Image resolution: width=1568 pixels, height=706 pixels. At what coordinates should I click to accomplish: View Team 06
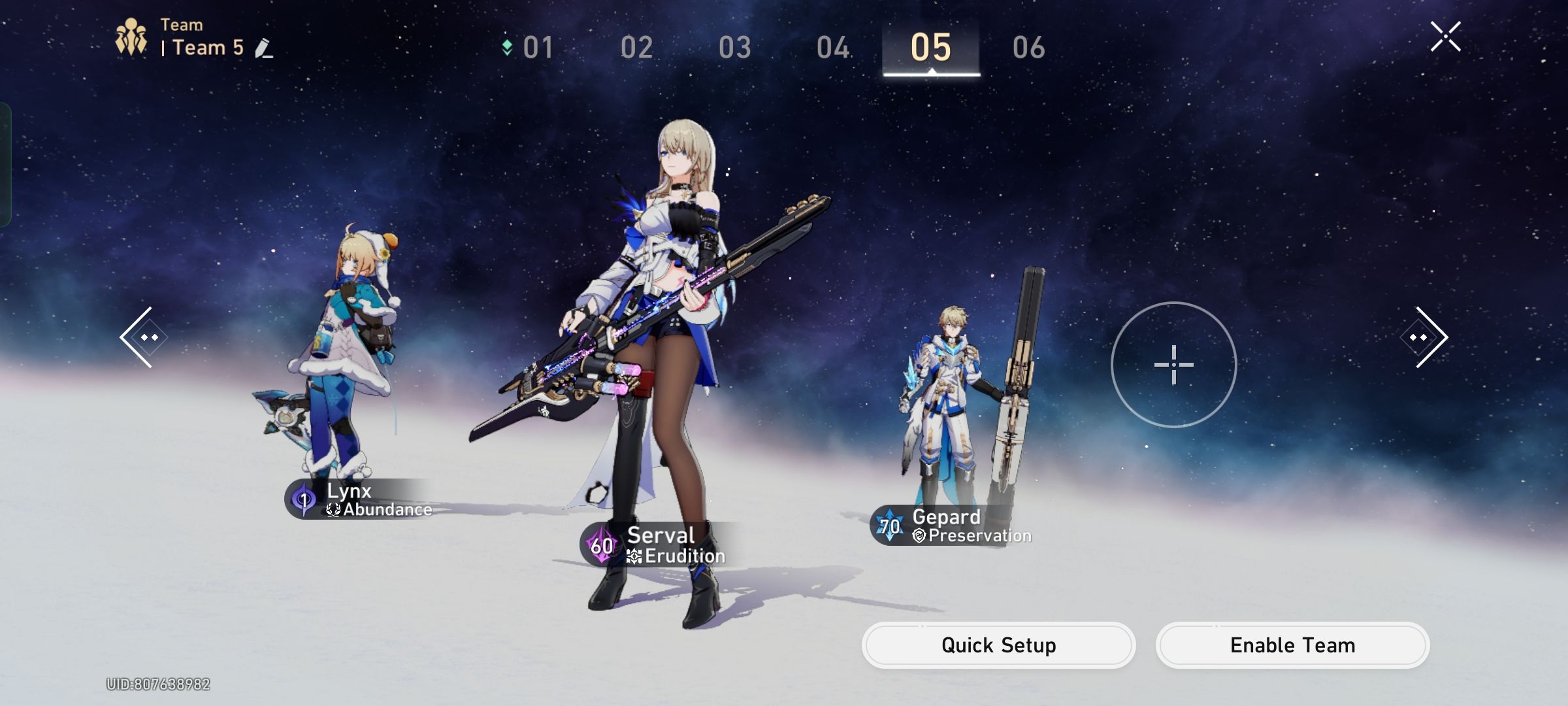click(x=1031, y=48)
